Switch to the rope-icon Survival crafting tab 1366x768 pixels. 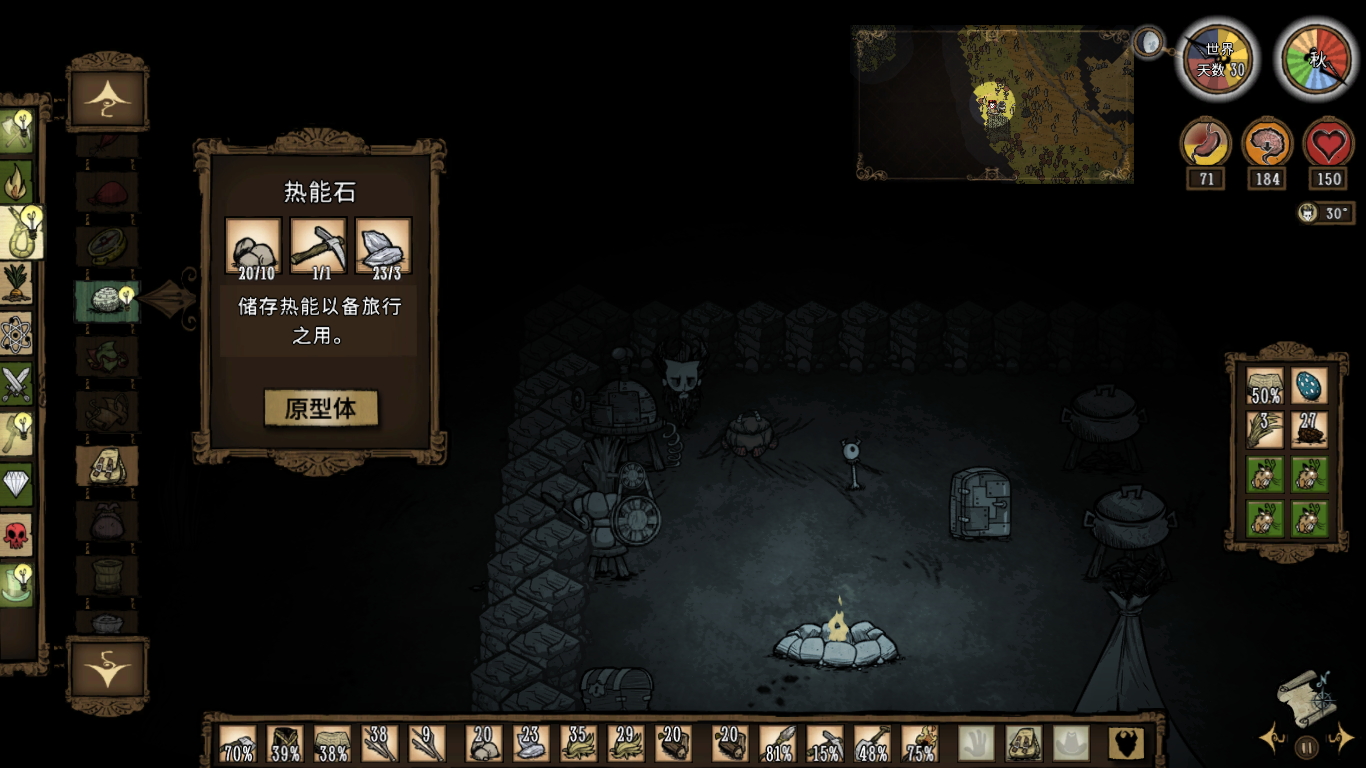click(18, 234)
